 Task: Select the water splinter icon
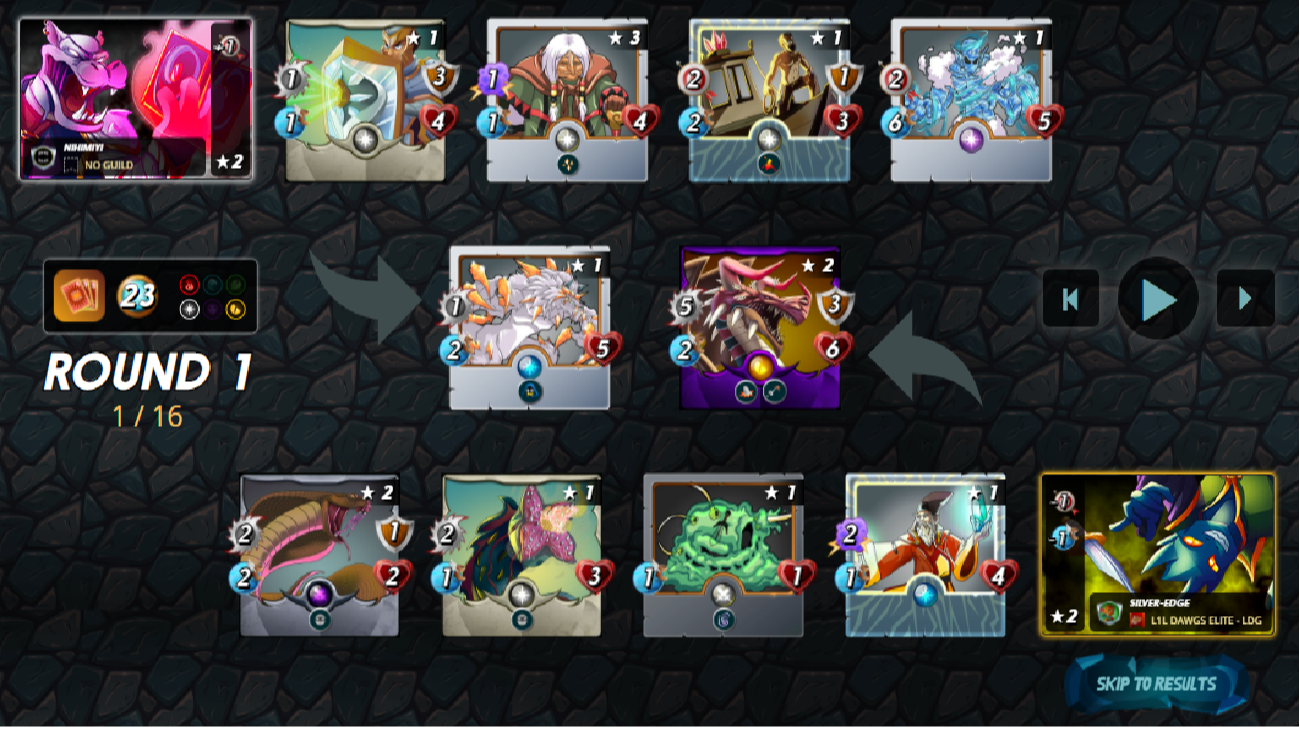[212, 285]
